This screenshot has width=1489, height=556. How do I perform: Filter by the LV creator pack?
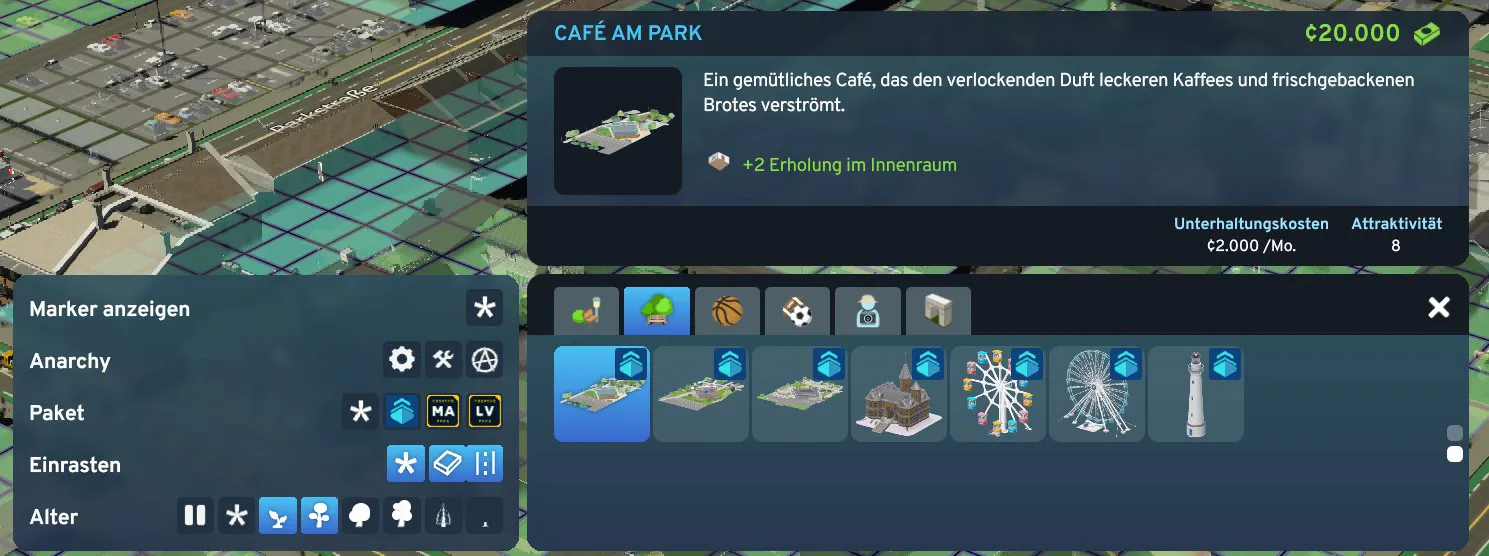pos(484,412)
